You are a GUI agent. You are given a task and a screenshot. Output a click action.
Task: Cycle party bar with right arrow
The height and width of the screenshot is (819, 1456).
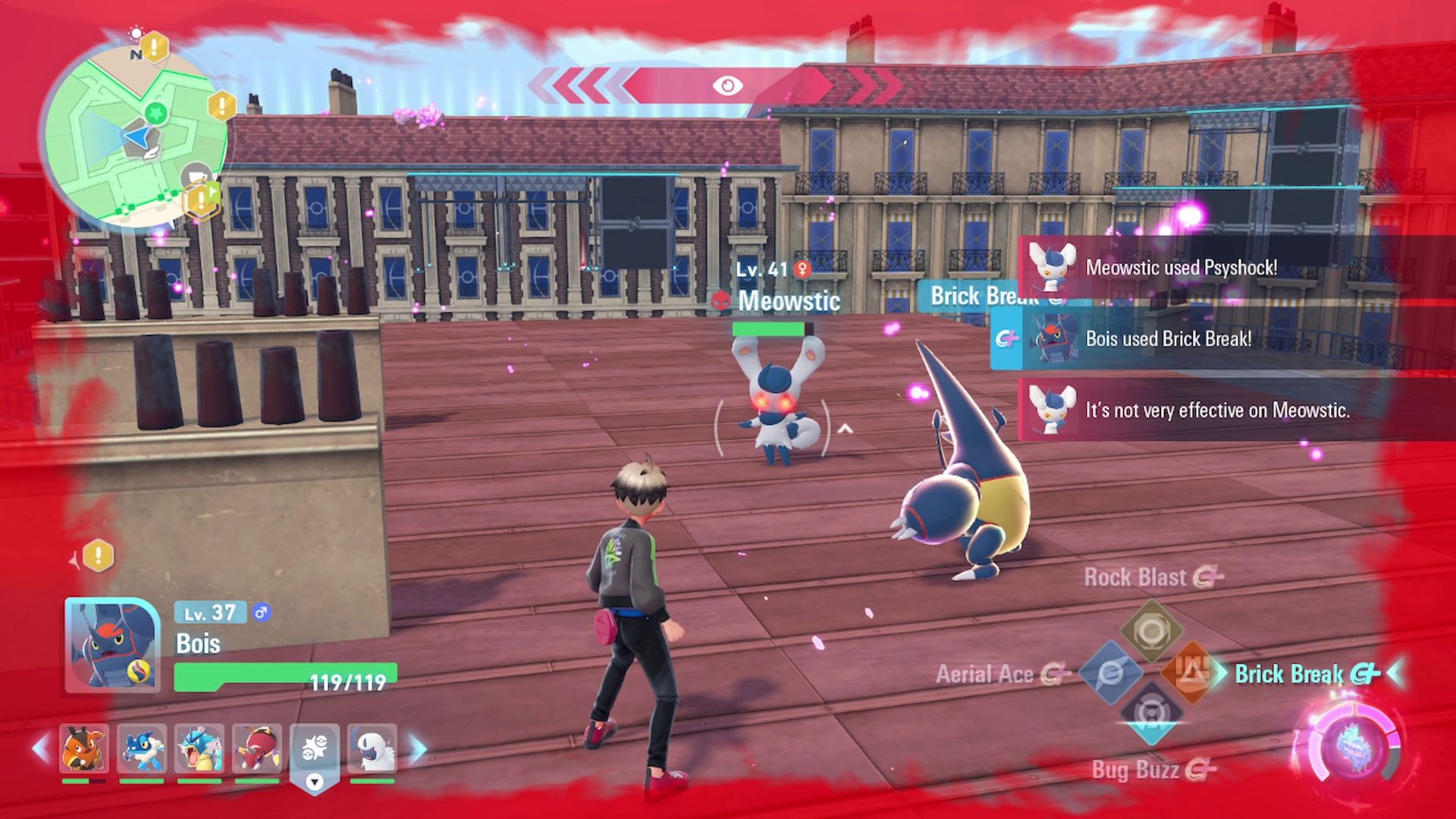tap(418, 748)
